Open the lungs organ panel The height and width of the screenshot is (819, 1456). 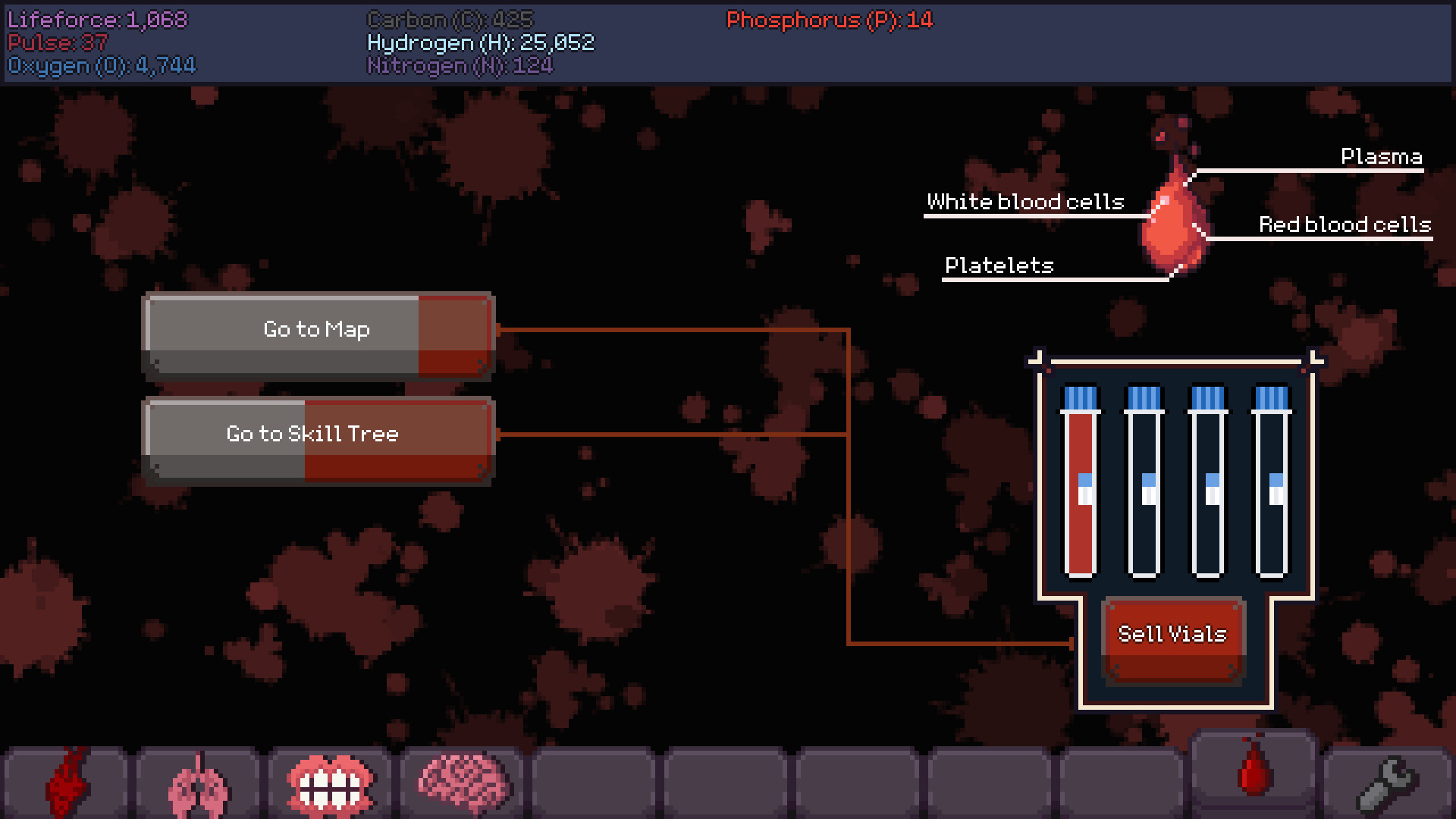pyautogui.click(x=199, y=781)
